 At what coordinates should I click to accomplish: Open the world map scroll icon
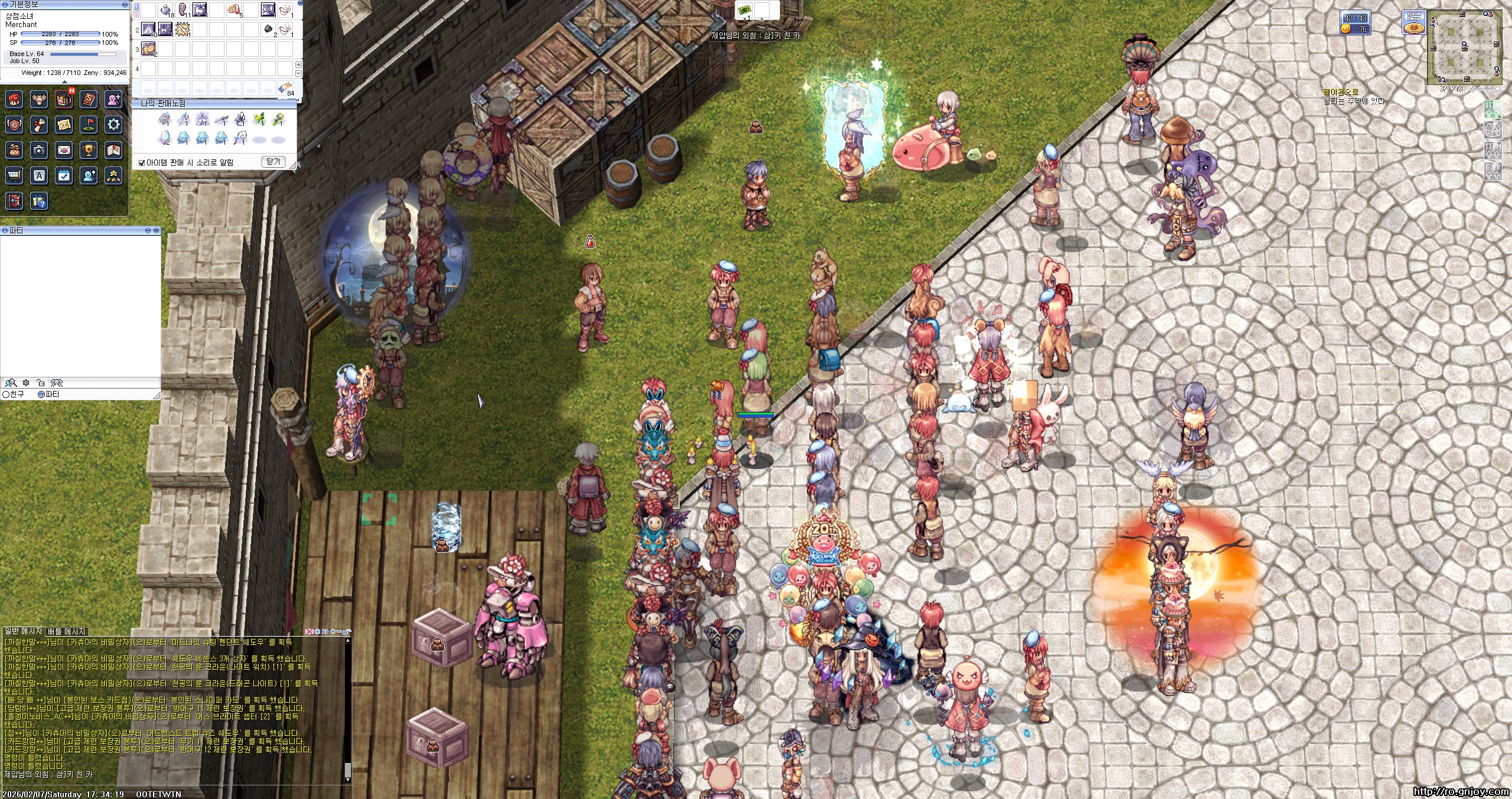[64, 125]
